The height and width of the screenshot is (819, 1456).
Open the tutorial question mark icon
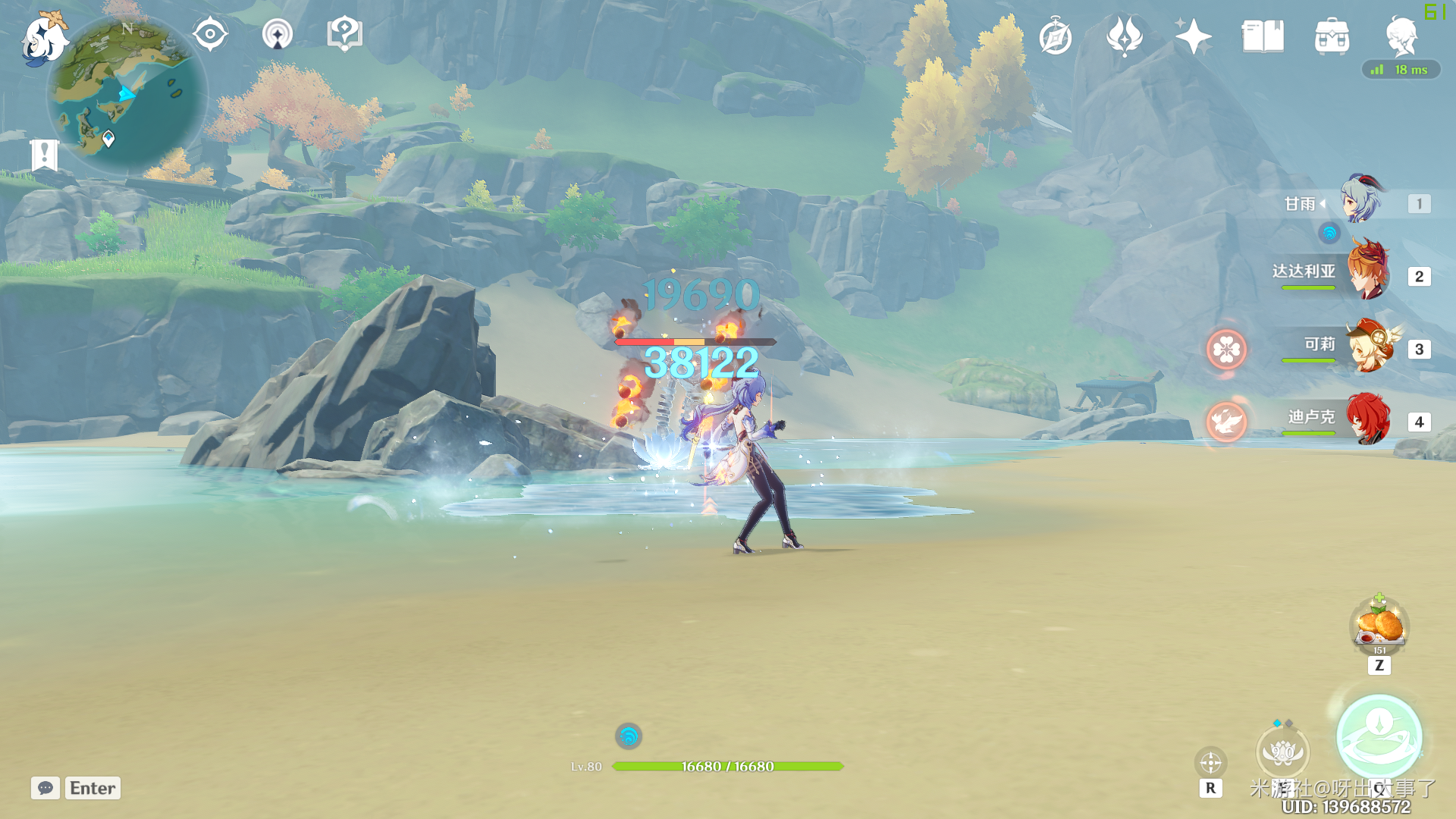344,34
